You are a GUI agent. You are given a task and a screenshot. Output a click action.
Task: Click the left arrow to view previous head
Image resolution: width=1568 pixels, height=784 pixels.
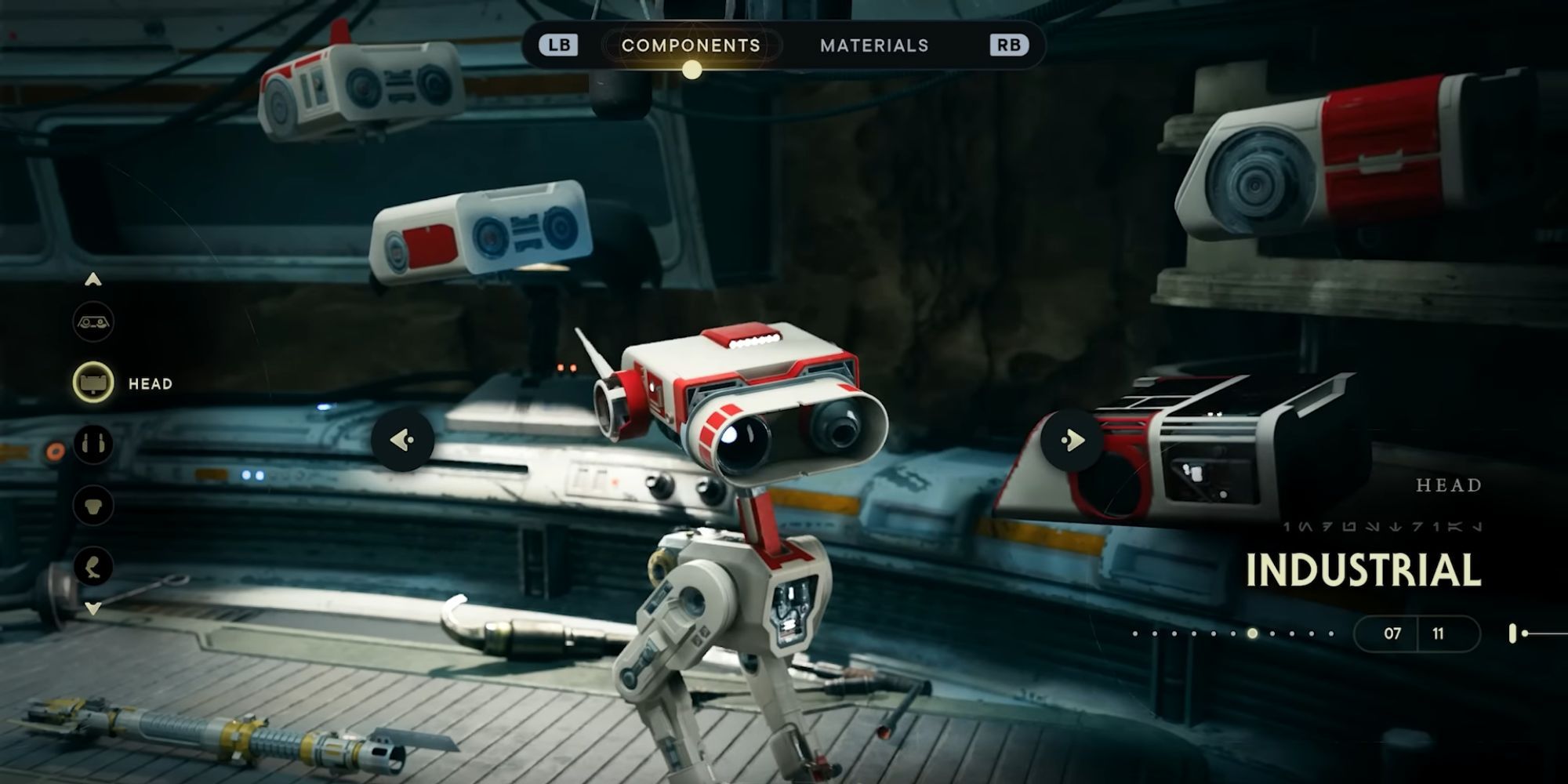point(402,441)
